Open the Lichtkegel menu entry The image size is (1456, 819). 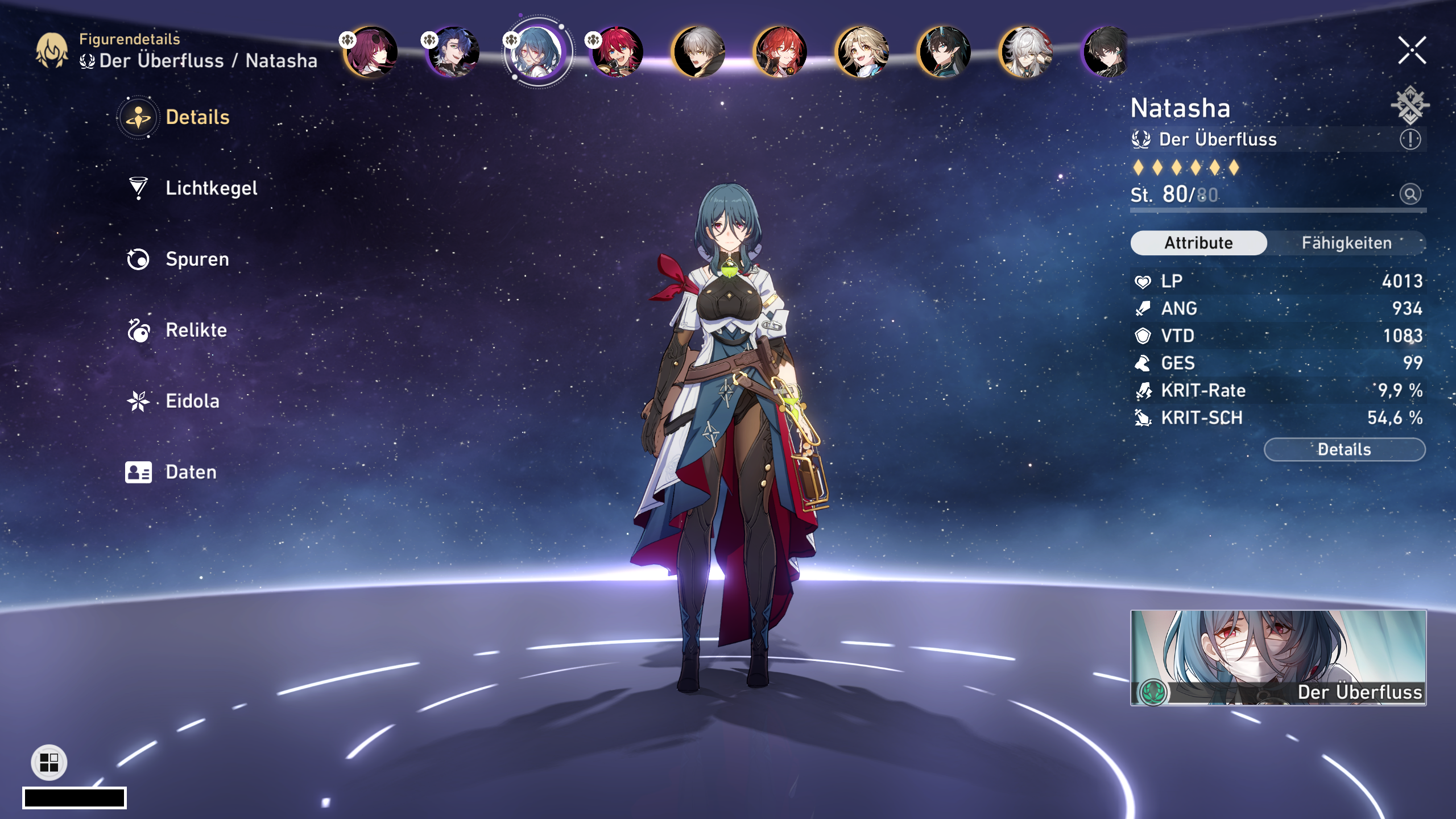[210, 188]
